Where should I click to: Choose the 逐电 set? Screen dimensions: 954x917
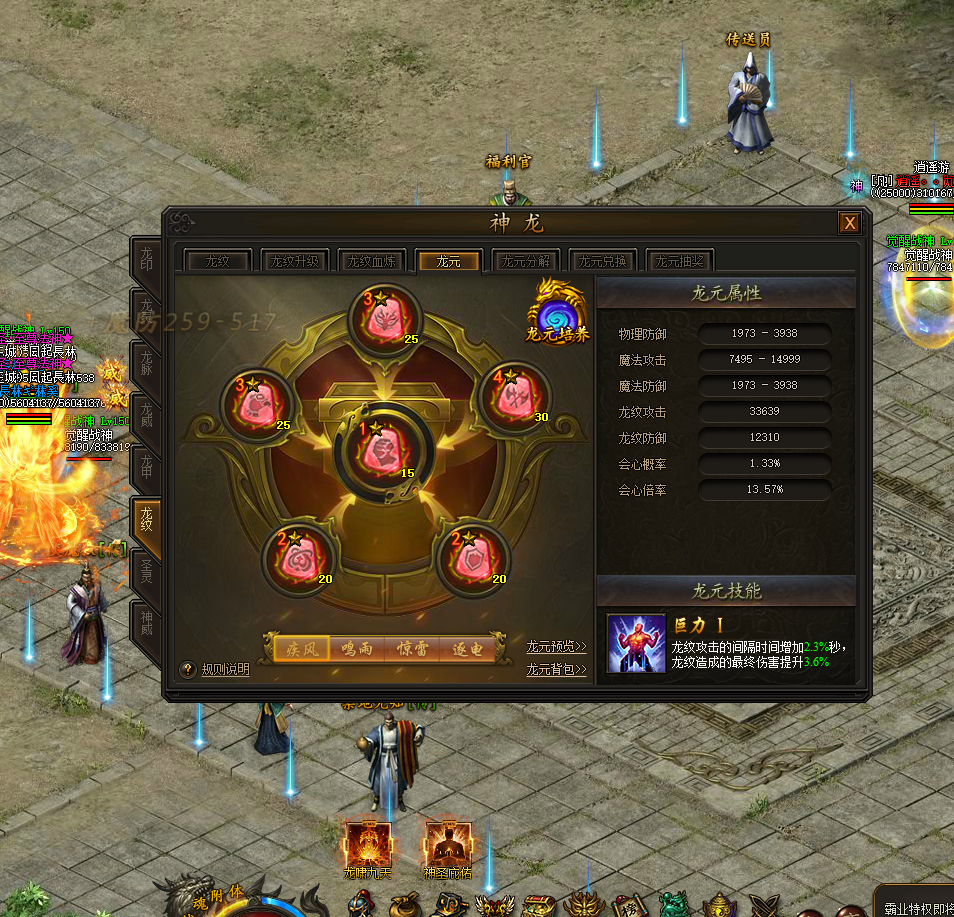467,649
